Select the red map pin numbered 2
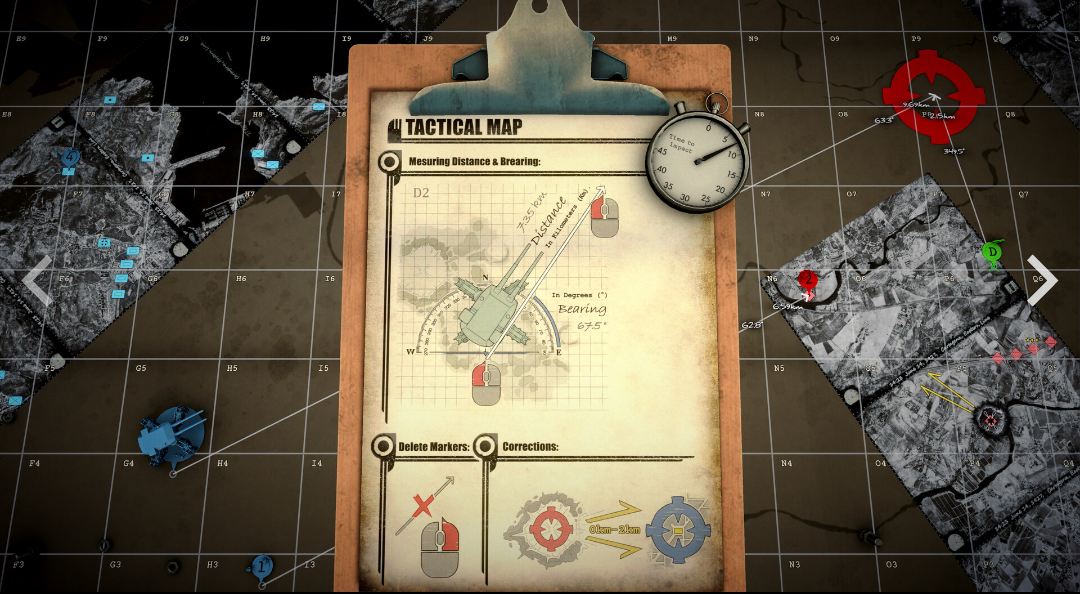The width and height of the screenshot is (1080, 594). pyautogui.click(x=808, y=279)
